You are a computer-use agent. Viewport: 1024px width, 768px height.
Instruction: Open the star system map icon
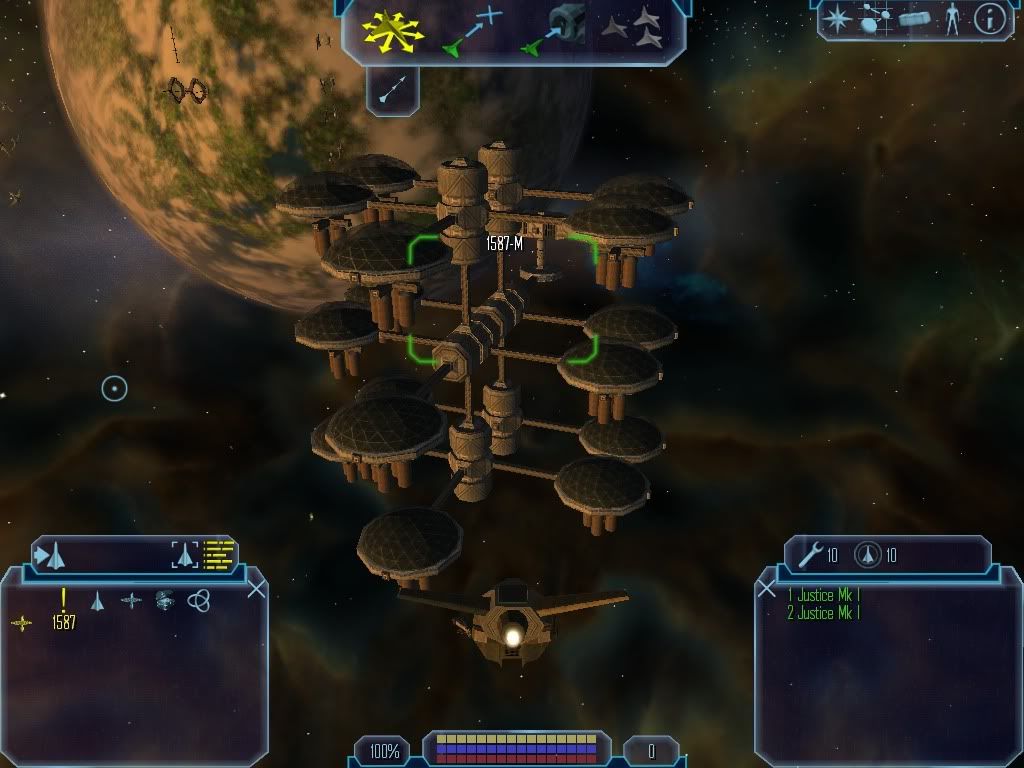point(875,19)
